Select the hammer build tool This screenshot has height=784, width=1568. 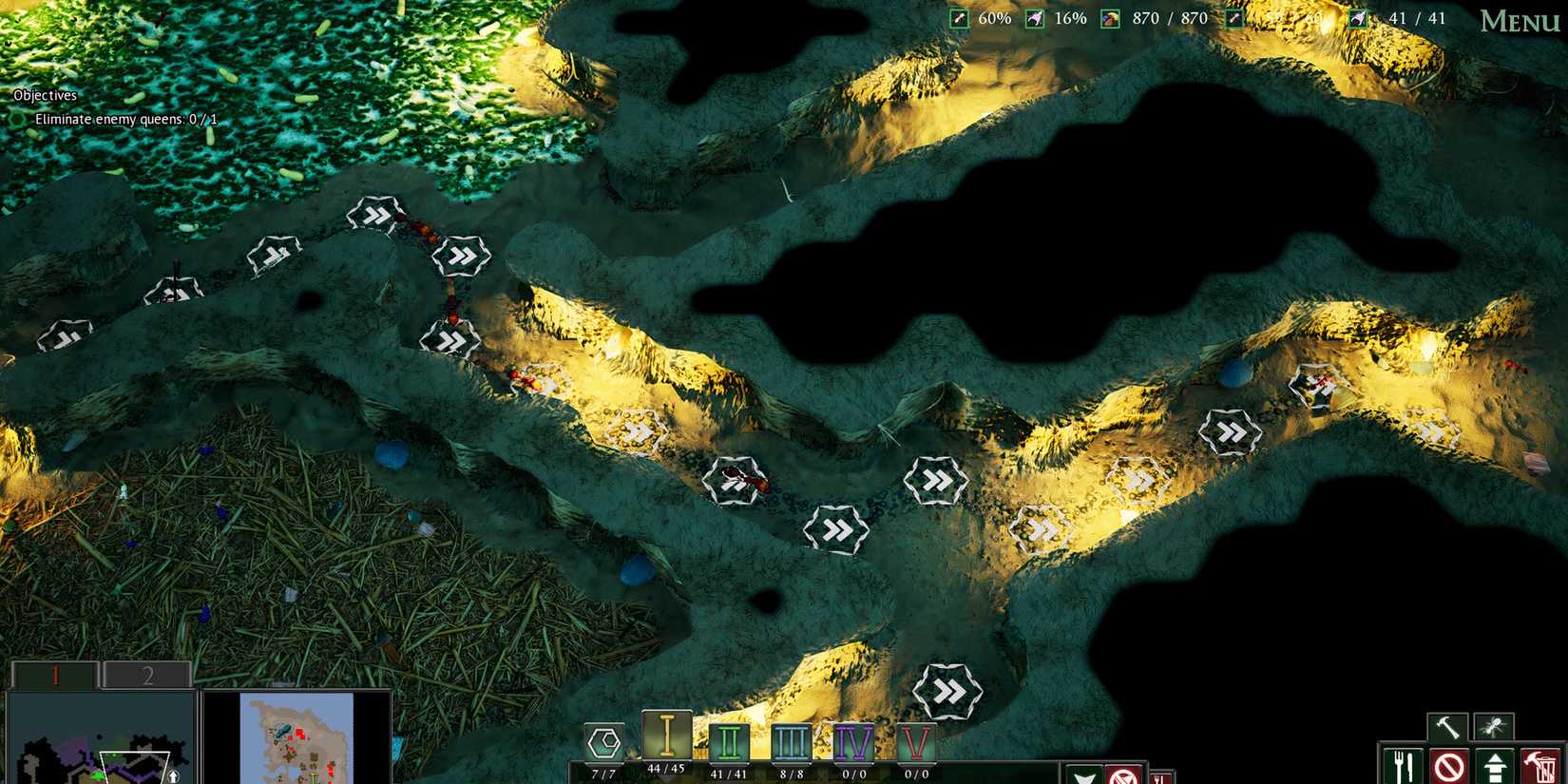1448,727
